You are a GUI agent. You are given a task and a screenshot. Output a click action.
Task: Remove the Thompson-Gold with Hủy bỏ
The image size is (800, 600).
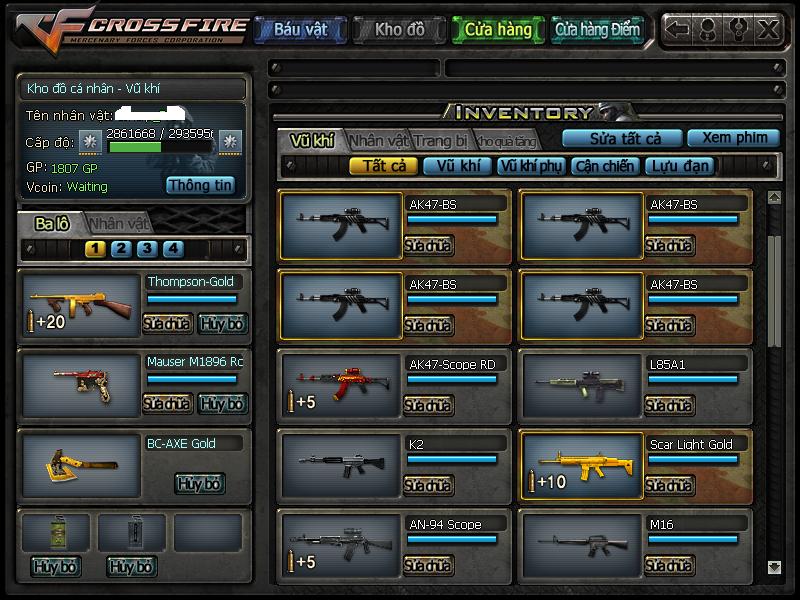(221, 324)
